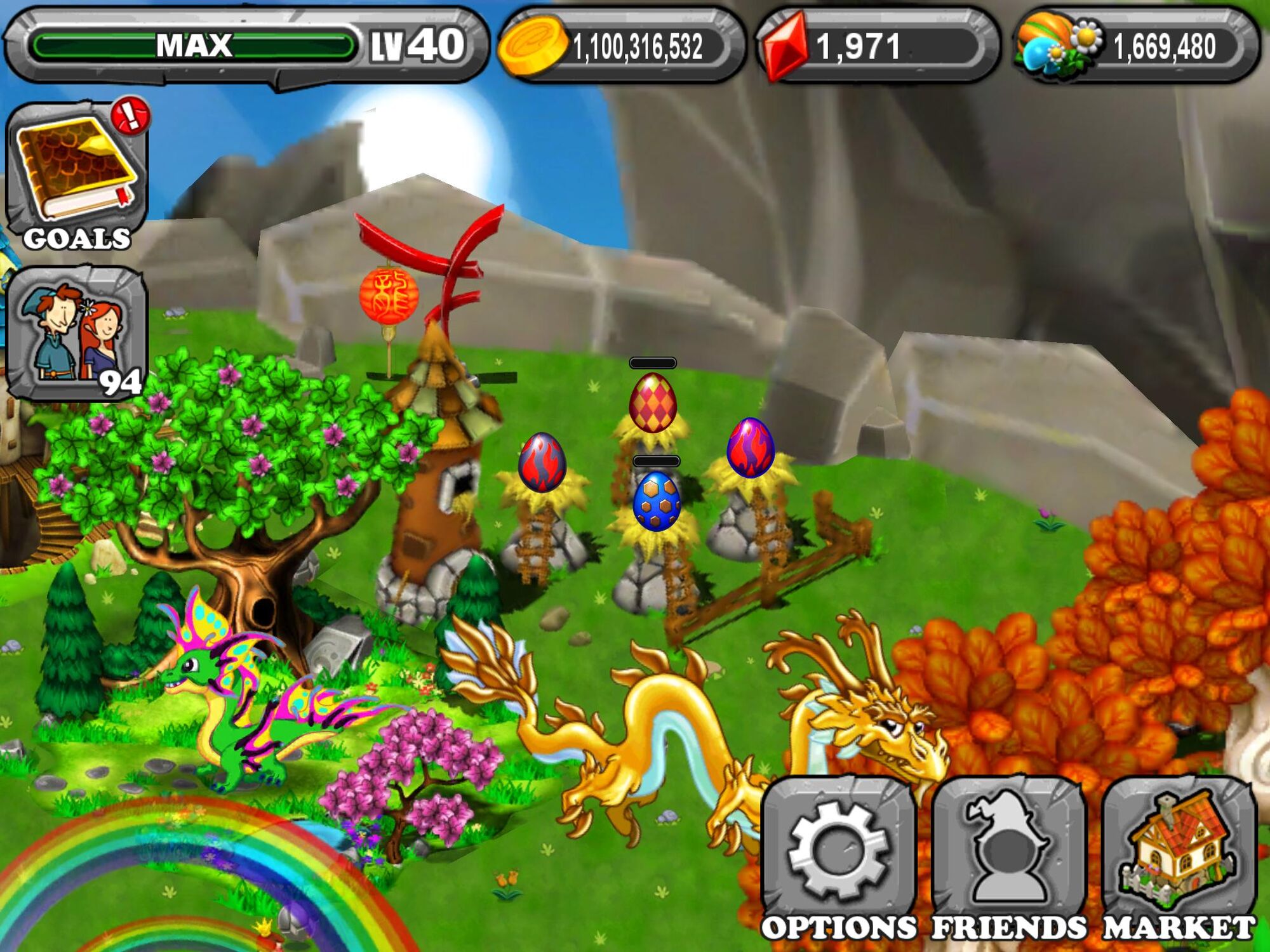The height and width of the screenshot is (952, 1270).
Task: Tap the red gem balance counter
Action: pyautogui.click(x=876, y=46)
